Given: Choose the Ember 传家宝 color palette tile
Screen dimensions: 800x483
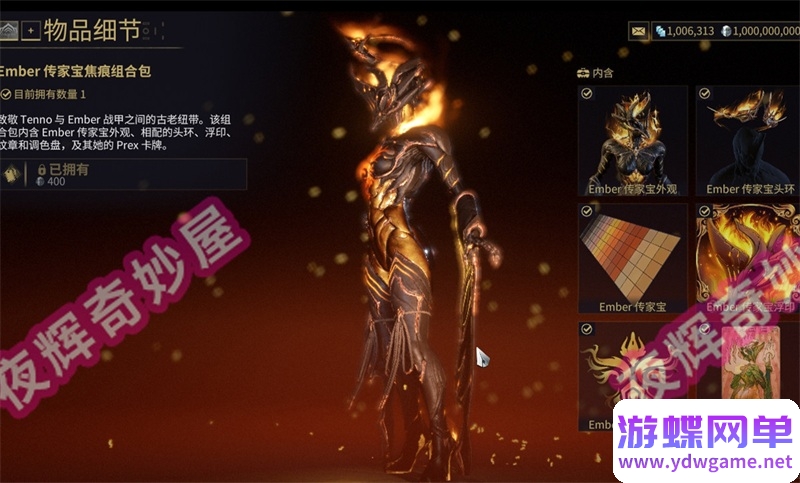Looking at the screenshot, I should [x=633, y=258].
